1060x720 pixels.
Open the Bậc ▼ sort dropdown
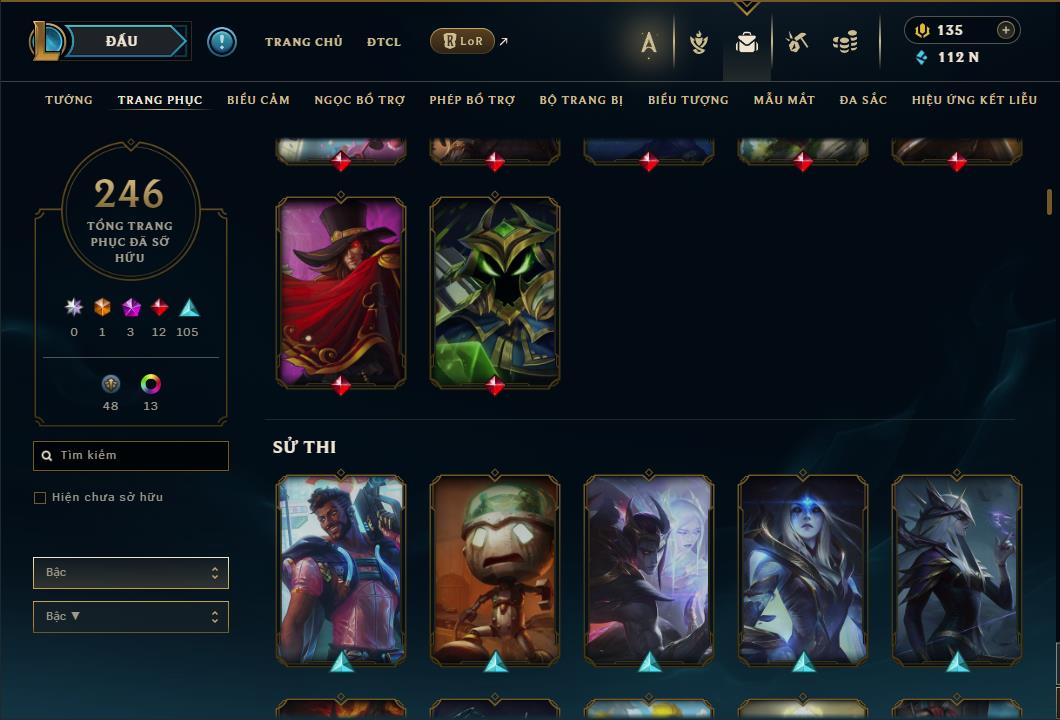point(131,617)
